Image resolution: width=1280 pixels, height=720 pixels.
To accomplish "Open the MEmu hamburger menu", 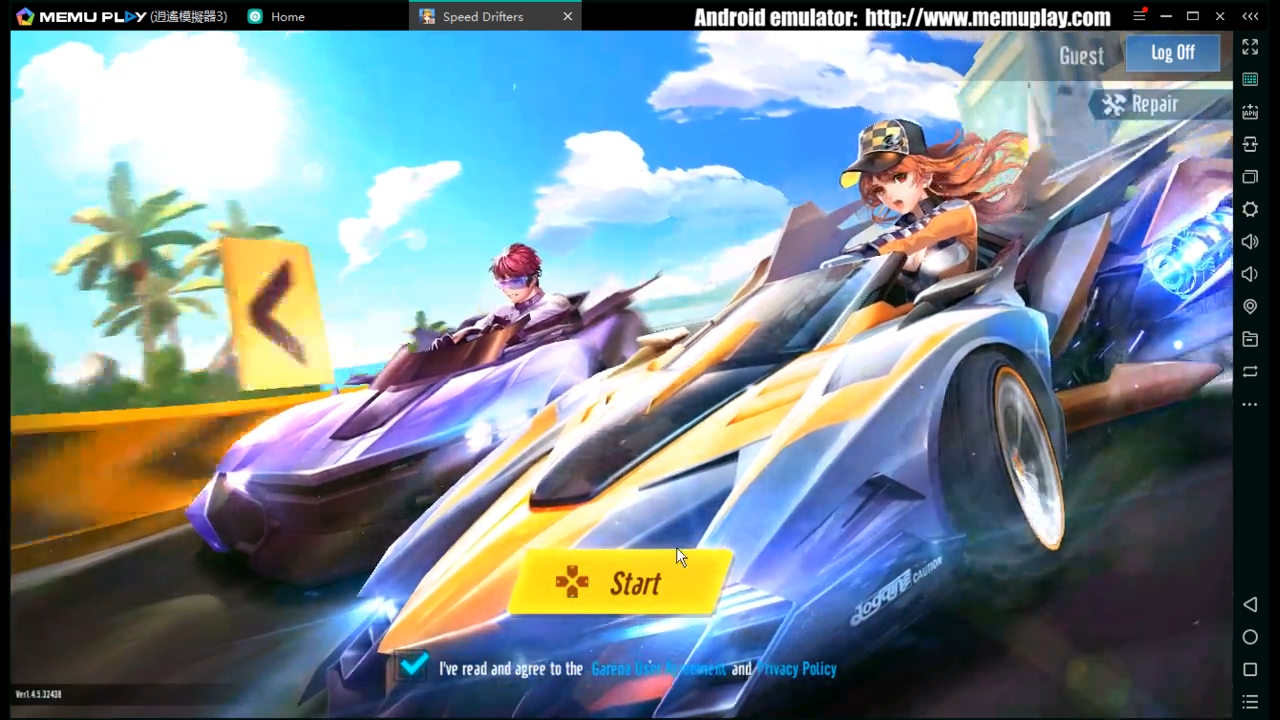I will (x=1139, y=16).
